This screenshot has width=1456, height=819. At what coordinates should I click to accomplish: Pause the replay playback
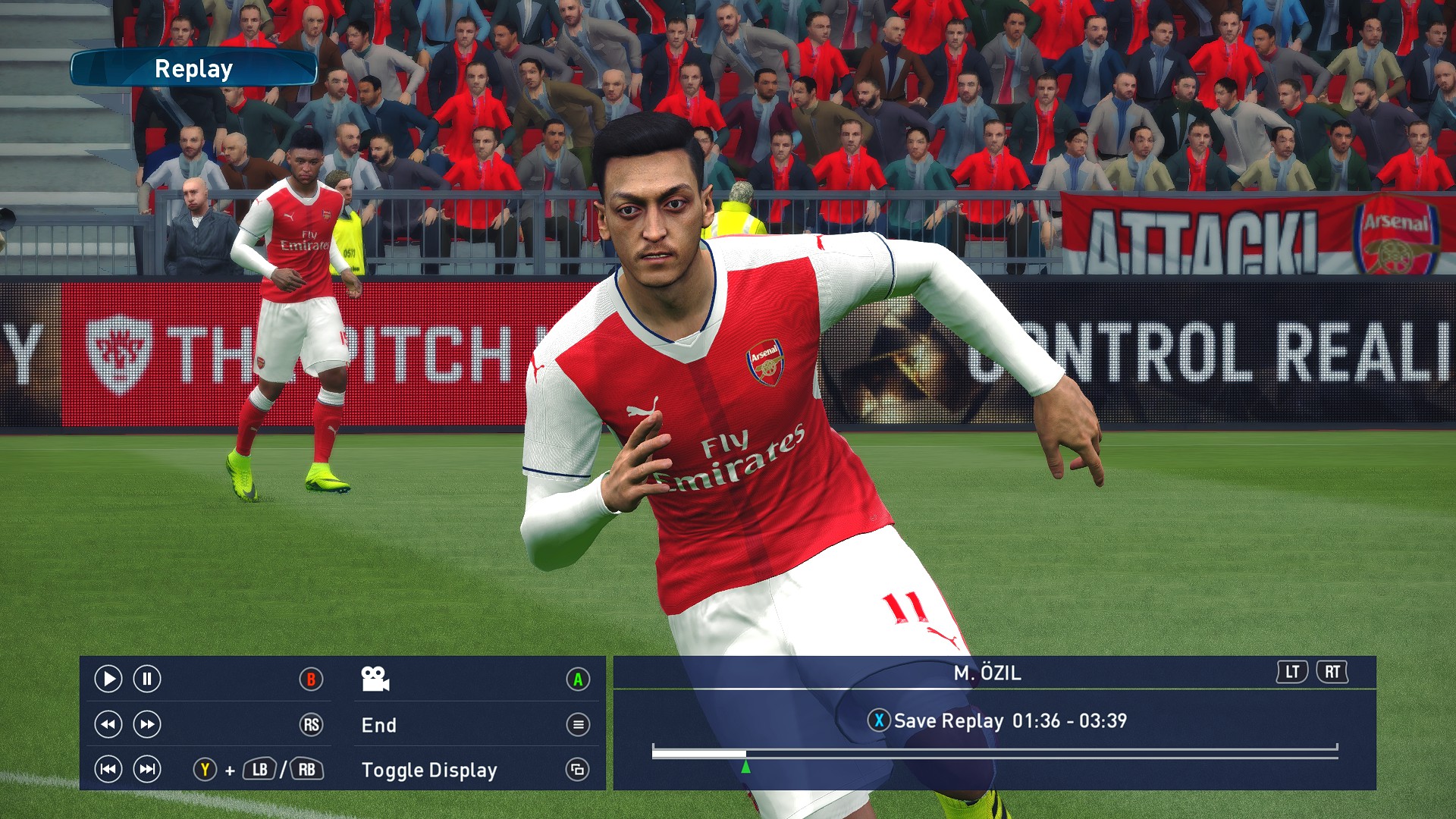[x=147, y=679]
